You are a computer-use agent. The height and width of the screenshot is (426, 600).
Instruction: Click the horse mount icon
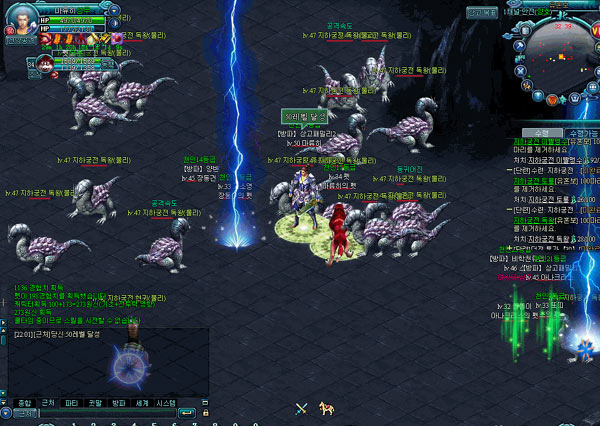(324, 407)
